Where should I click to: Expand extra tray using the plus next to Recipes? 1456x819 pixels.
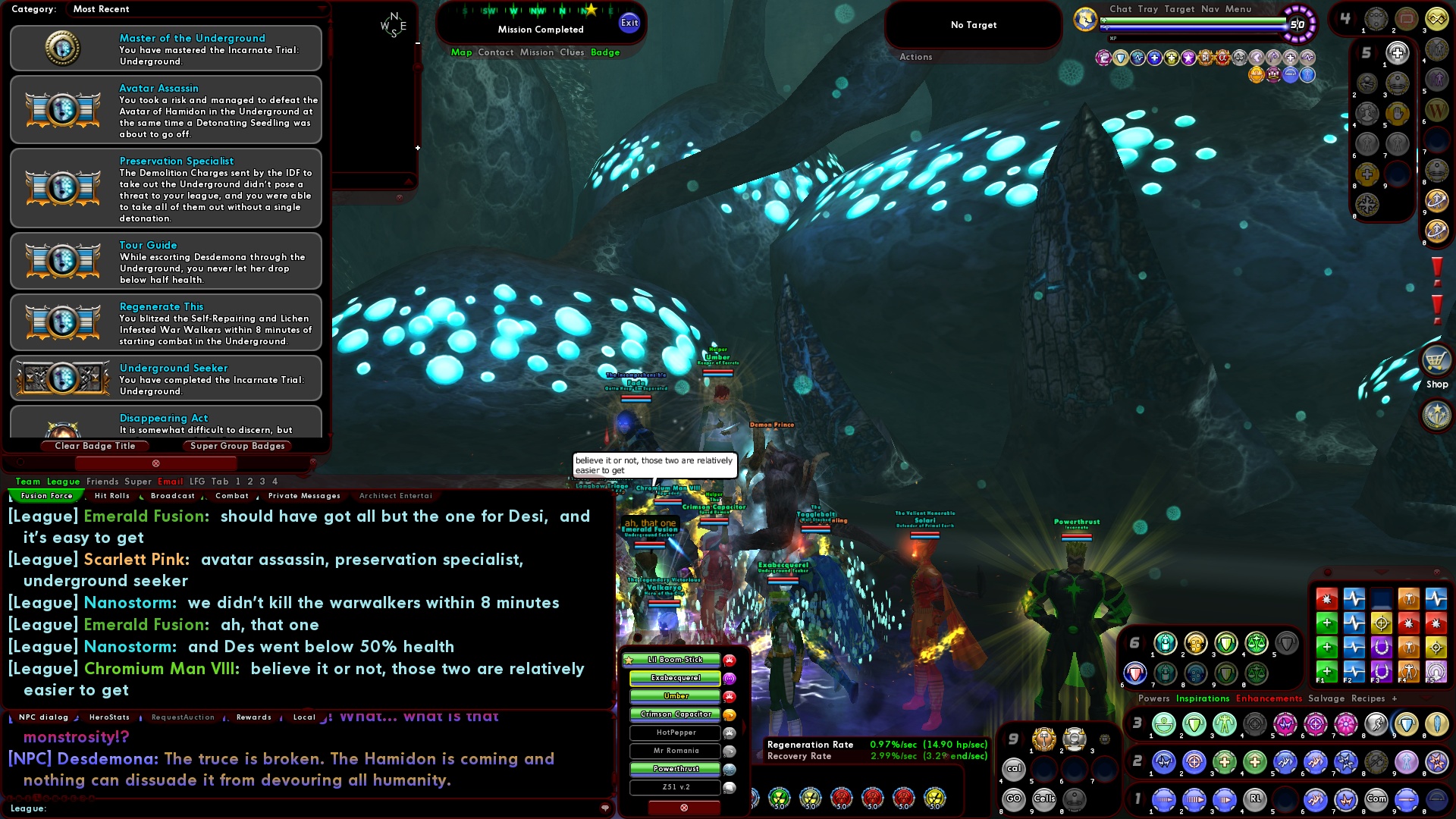1394,698
